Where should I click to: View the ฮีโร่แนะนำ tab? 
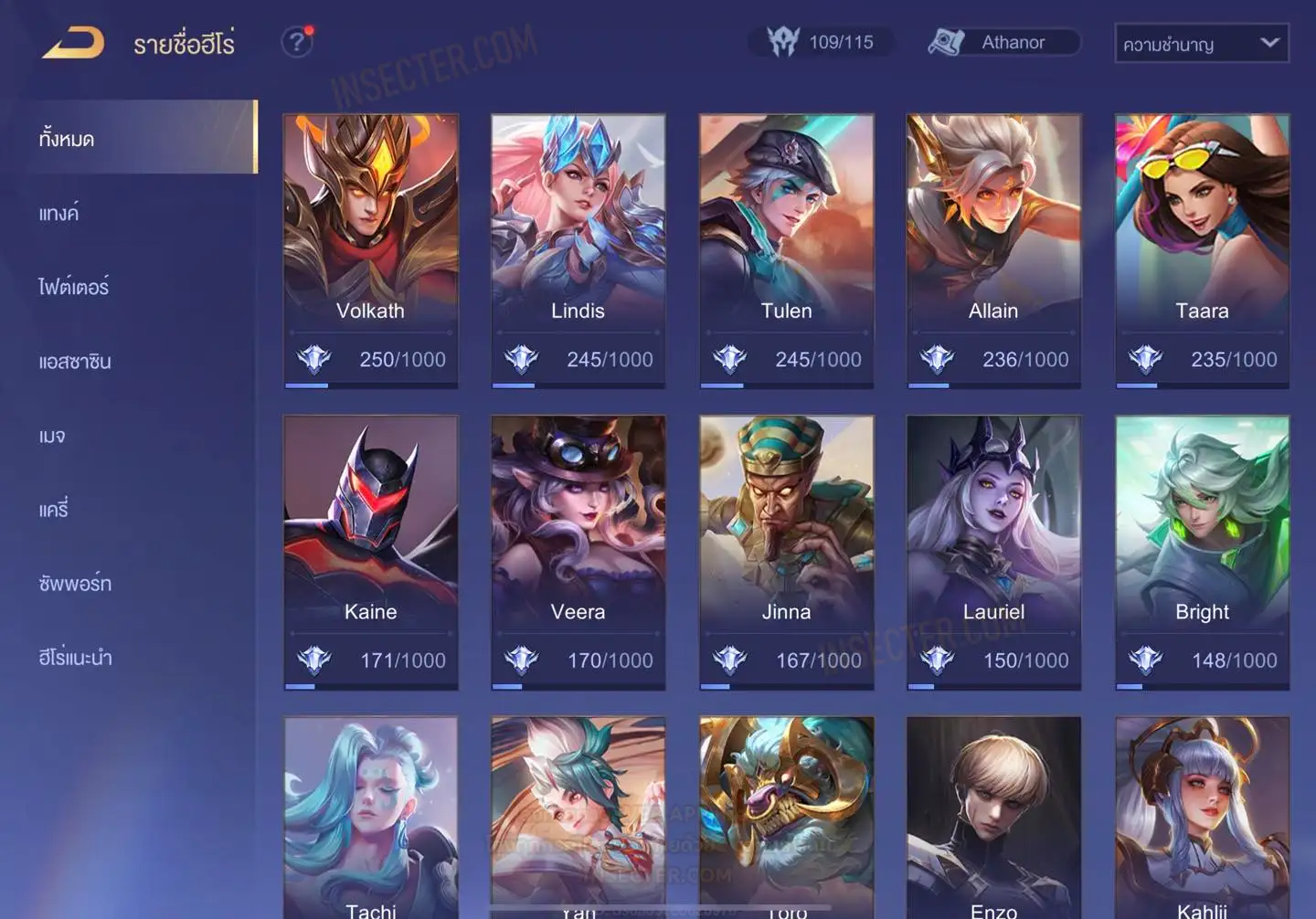pos(75,658)
